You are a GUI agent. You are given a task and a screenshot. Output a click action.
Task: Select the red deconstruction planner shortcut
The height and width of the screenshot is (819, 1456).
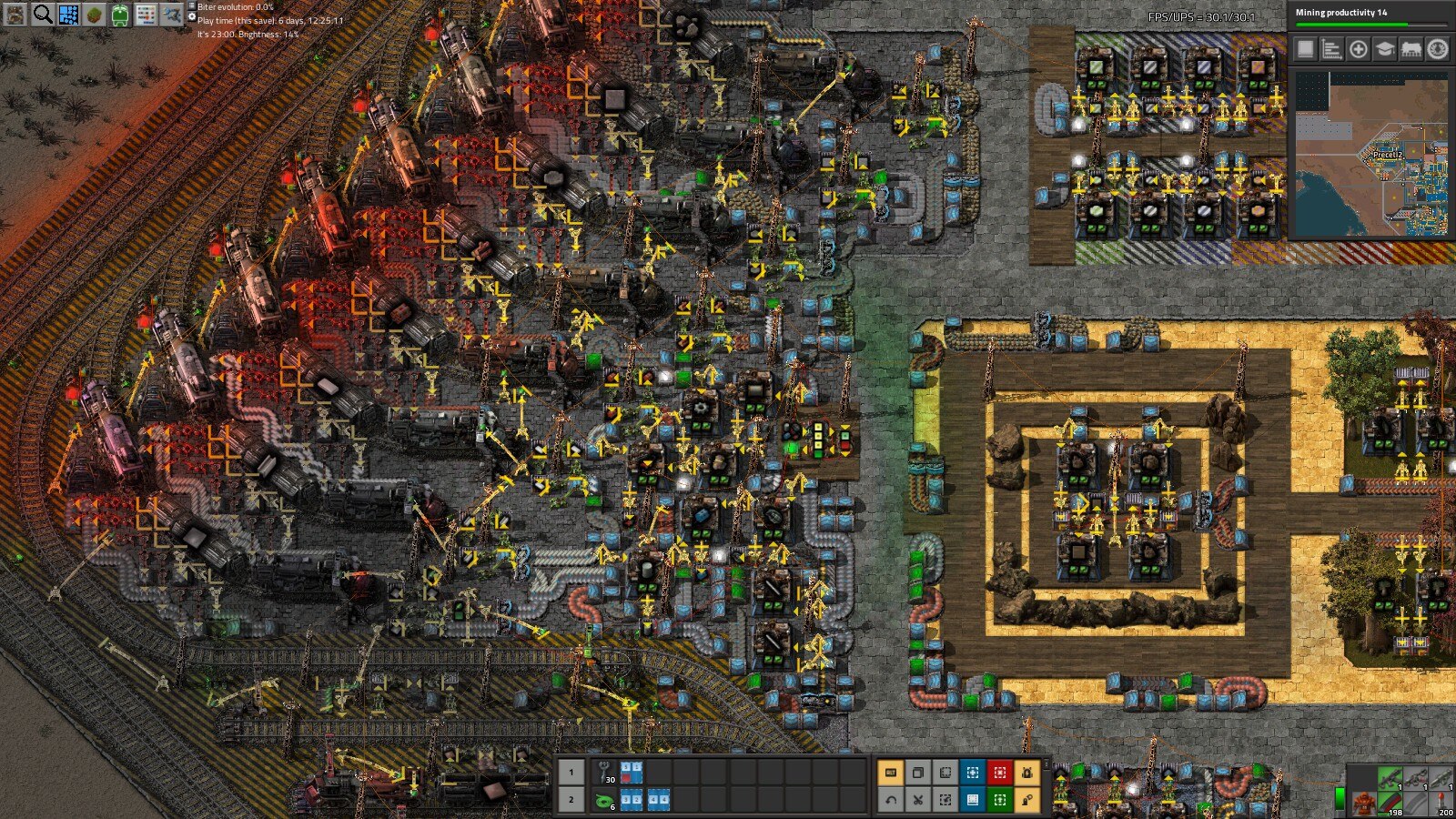point(999,773)
